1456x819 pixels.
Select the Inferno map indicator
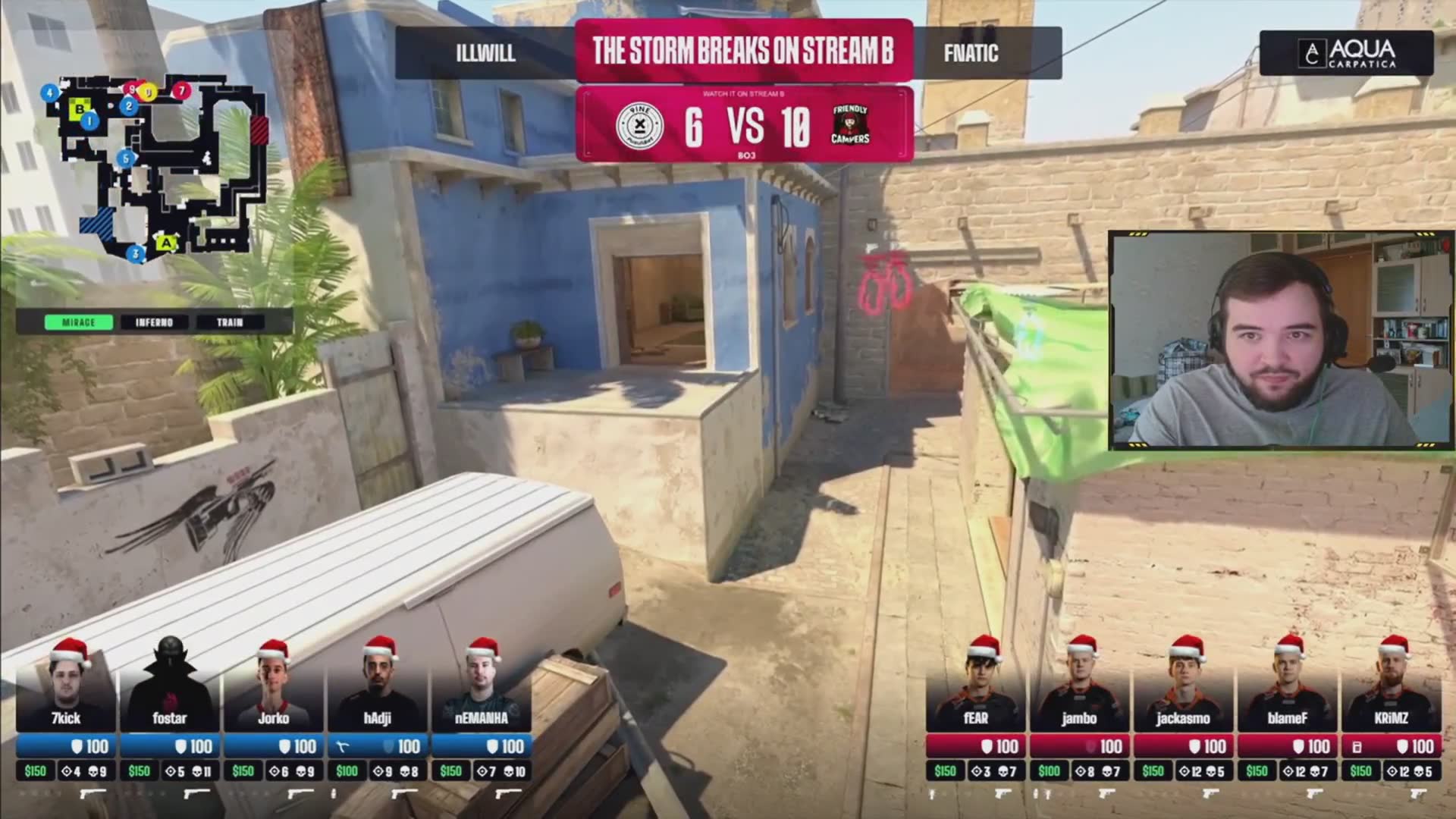[154, 322]
